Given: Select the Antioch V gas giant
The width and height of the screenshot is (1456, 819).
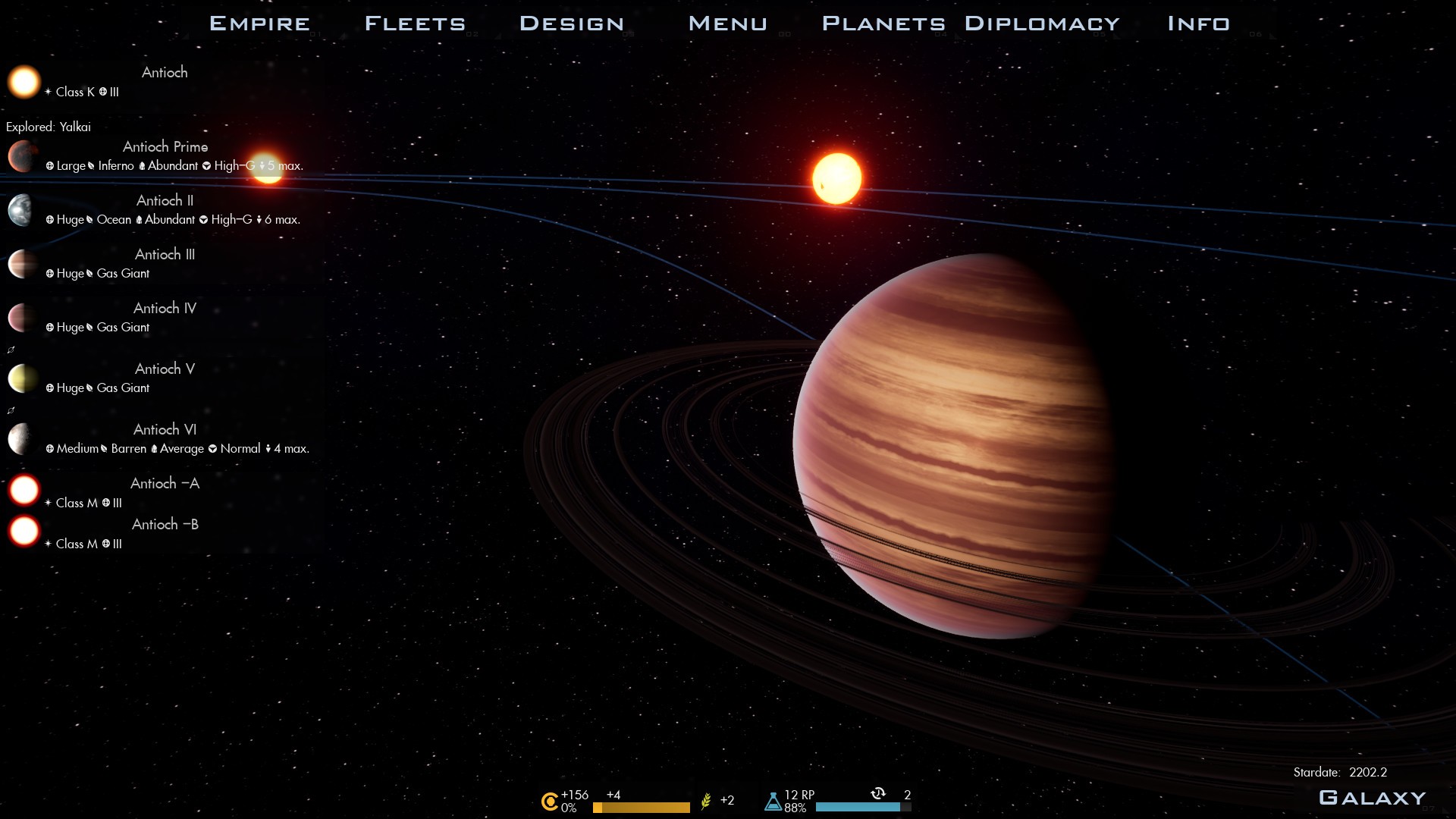Looking at the screenshot, I should pos(165,369).
